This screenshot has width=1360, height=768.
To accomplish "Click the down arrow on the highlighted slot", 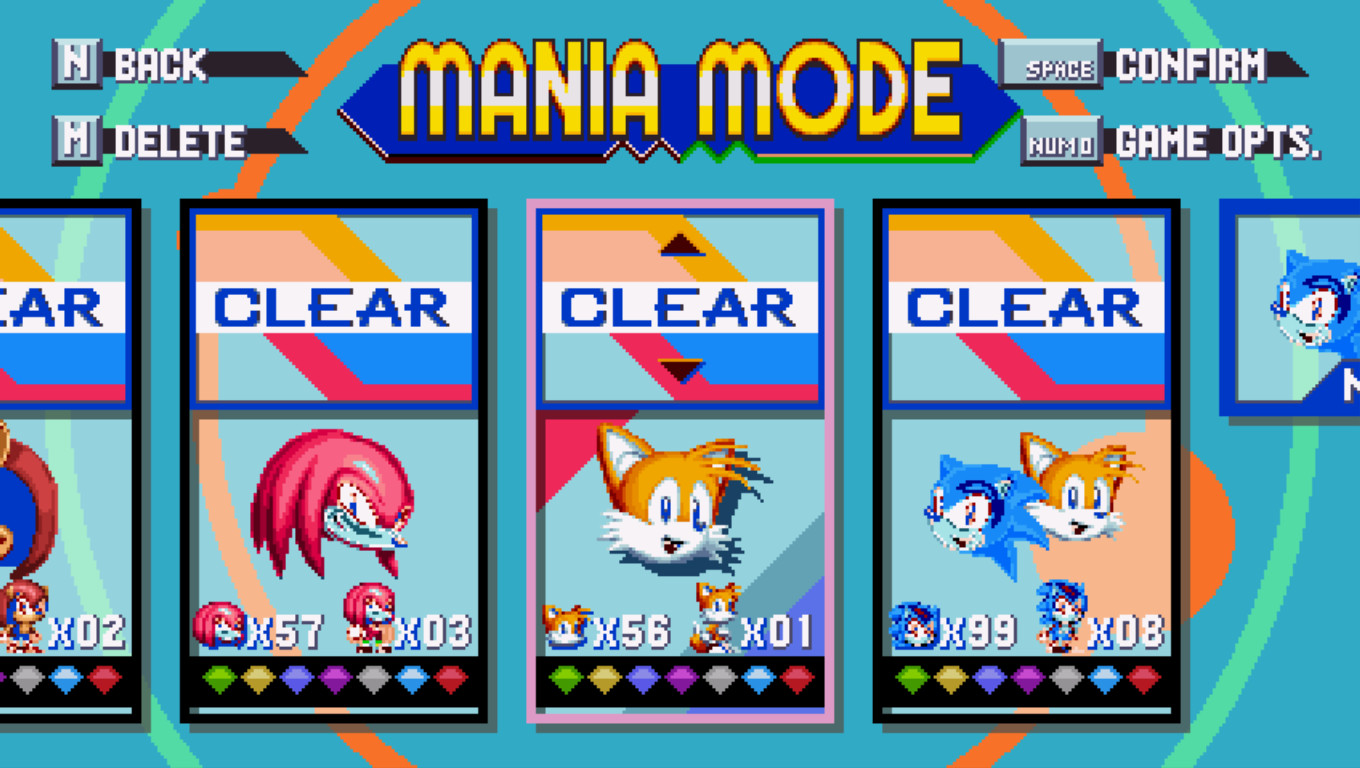I will pyautogui.click(x=680, y=368).
